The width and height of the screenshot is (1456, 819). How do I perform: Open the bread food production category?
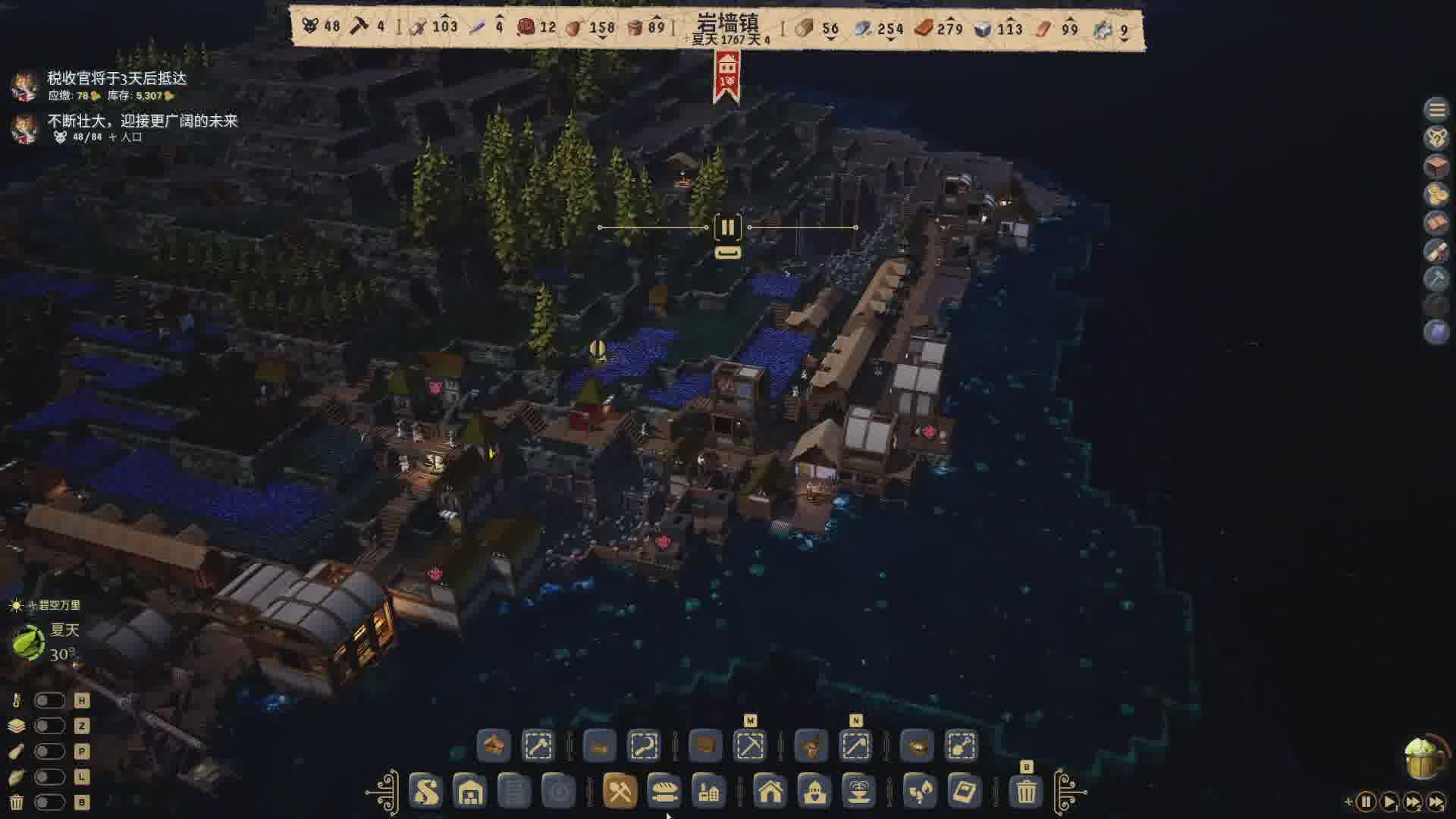click(664, 792)
